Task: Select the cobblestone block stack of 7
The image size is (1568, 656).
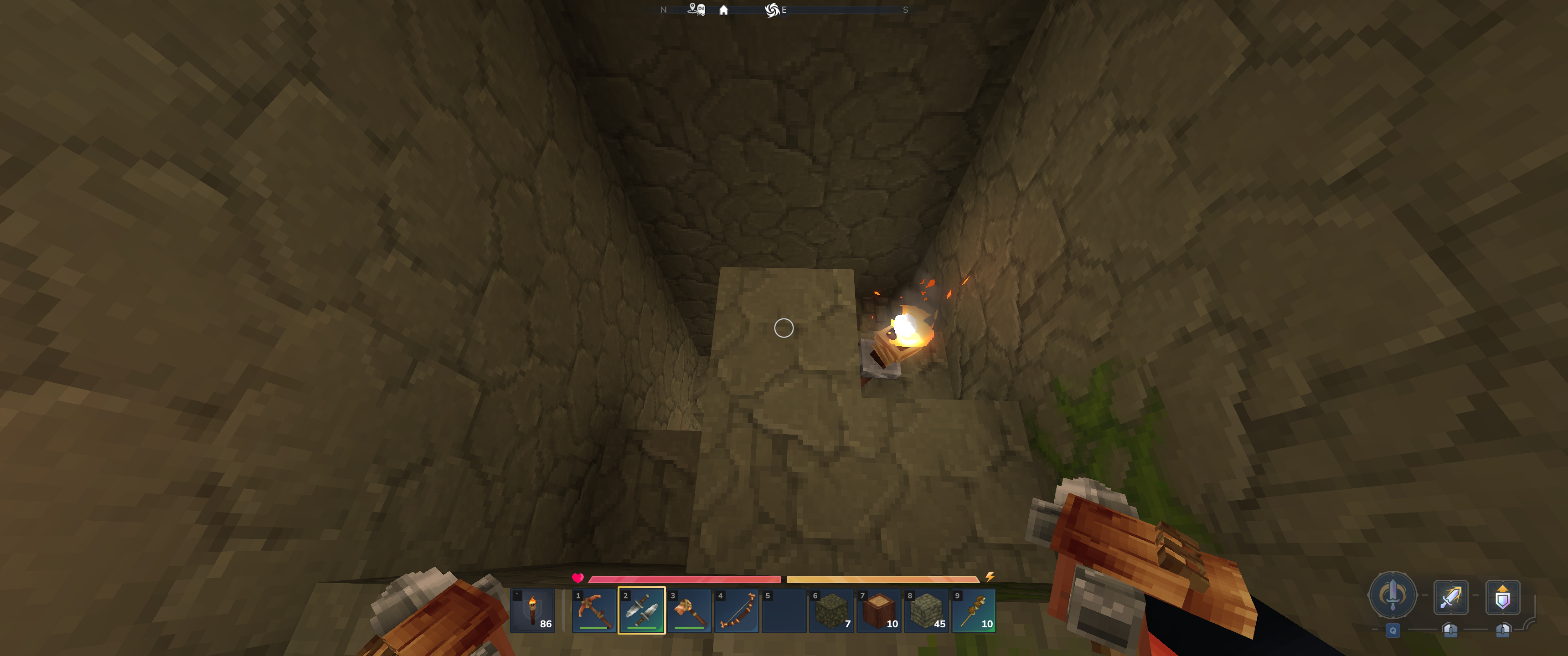Action: 831,610
